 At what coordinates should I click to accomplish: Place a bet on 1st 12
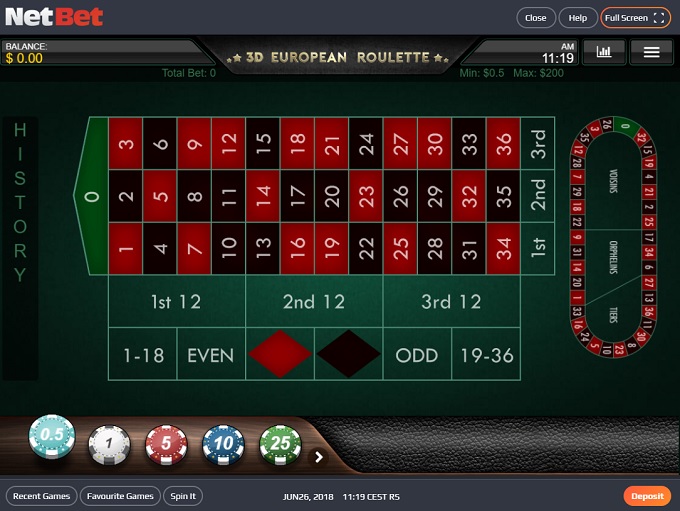pyautogui.click(x=176, y=302)
